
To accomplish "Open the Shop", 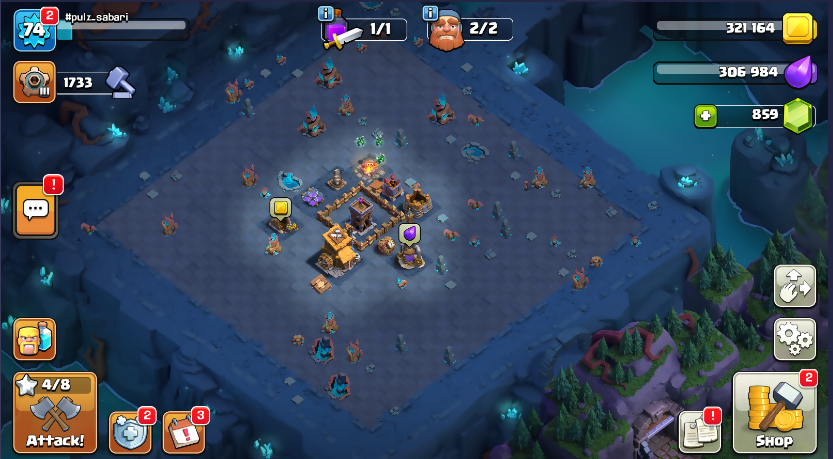I will point(774,413).
